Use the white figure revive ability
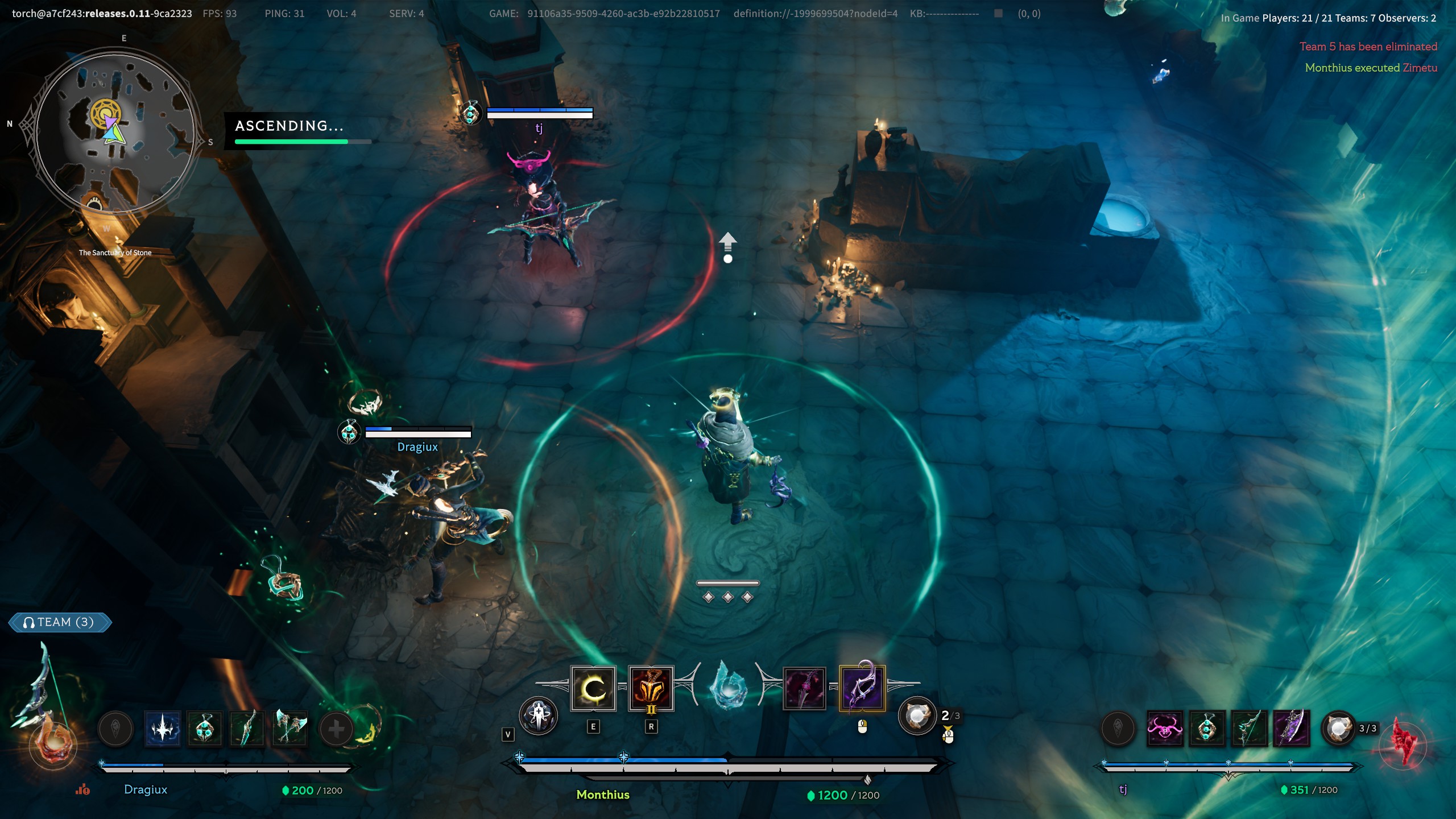This screenshot has width=1456, height=819. (538, 715)
